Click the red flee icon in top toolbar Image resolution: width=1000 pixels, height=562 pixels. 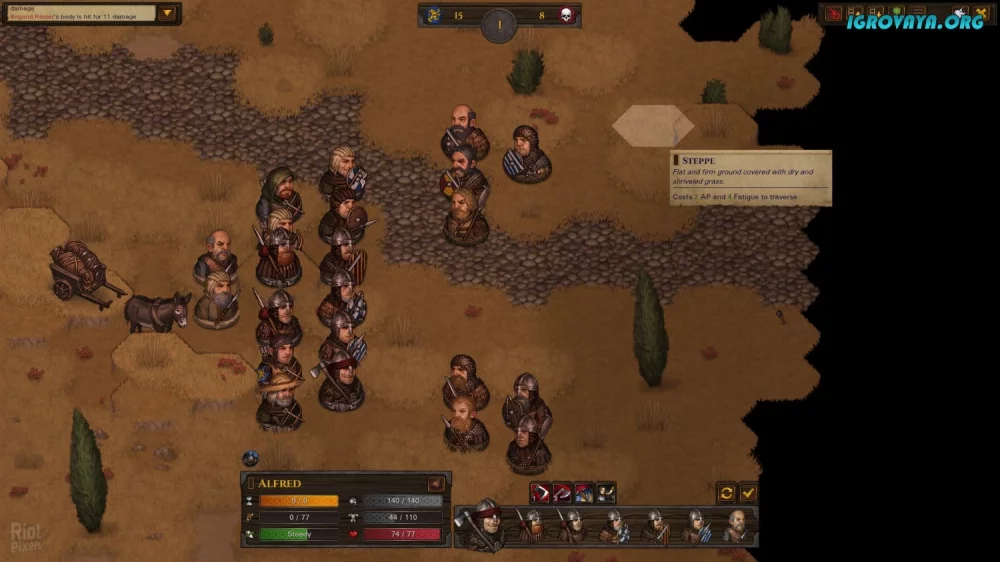click(x=833, y=15)
